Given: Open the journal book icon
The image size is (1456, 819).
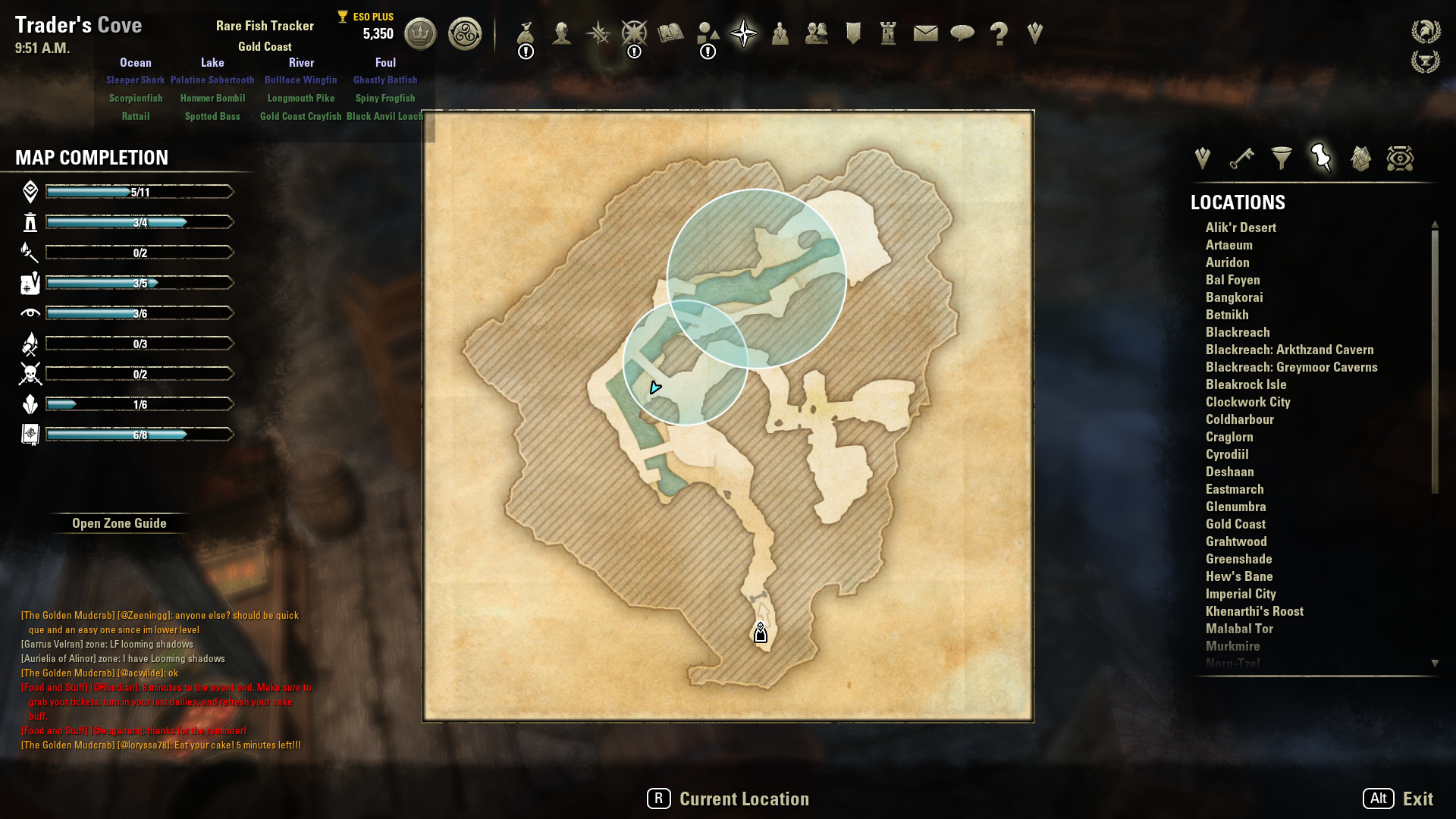Looking at the screenshot, I should click(670, 33).
